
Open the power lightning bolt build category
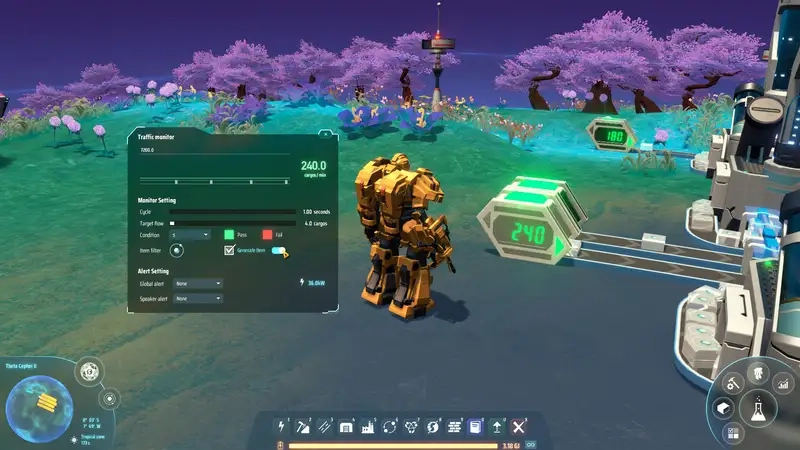click(281, 427)
